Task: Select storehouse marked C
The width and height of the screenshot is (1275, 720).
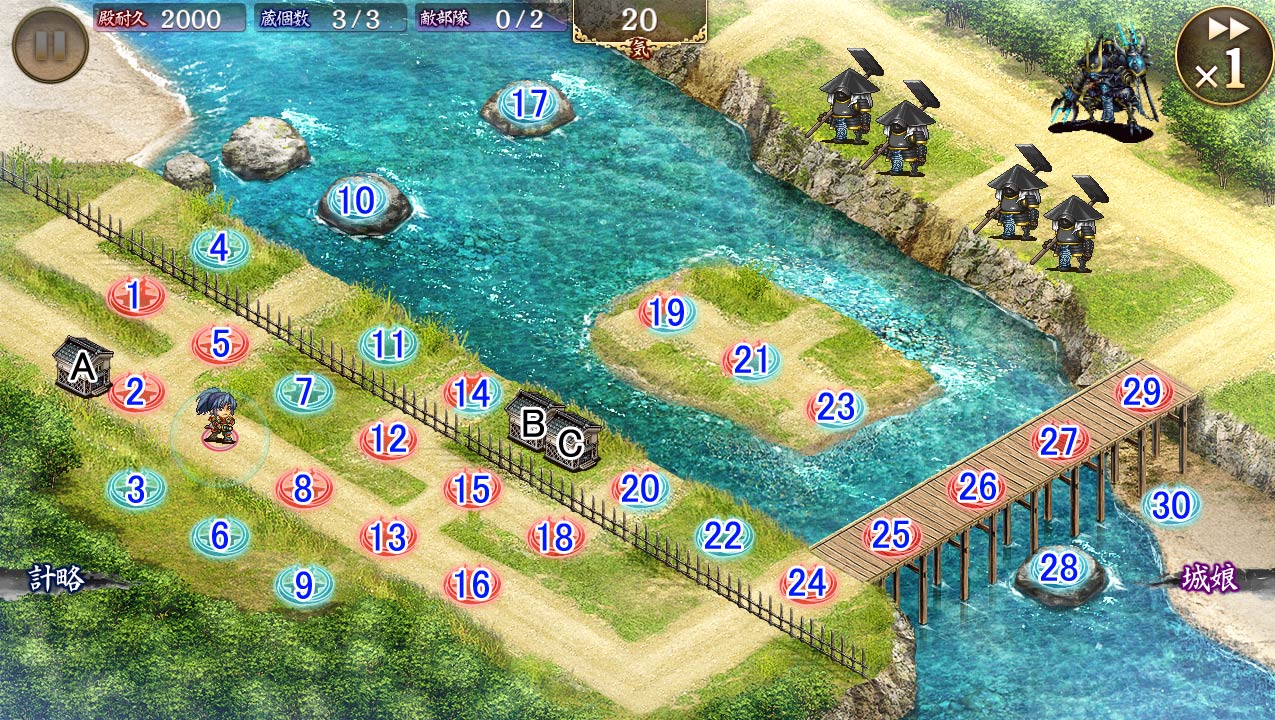Action: point(571,443)
